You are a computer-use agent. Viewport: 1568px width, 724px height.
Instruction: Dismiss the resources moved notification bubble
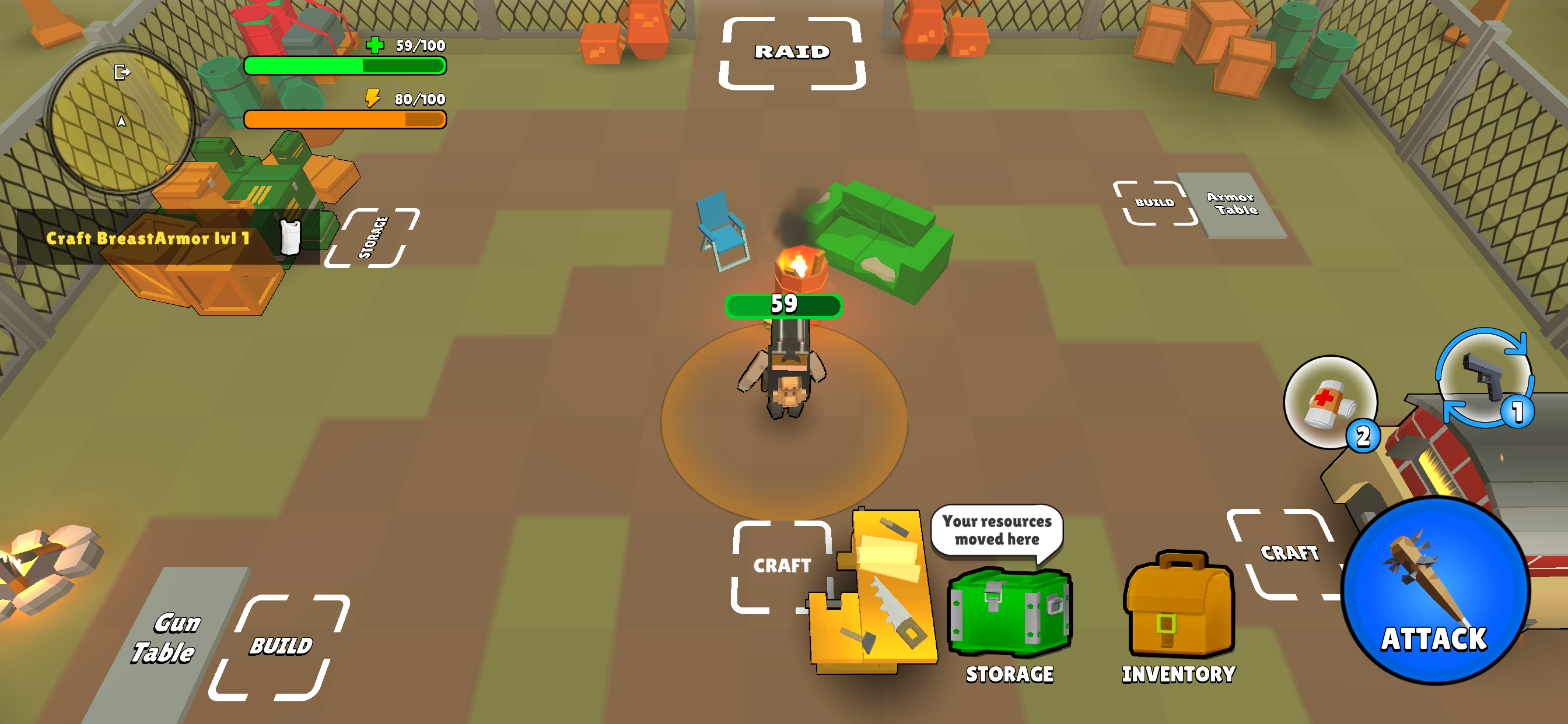tap(998, 530)
